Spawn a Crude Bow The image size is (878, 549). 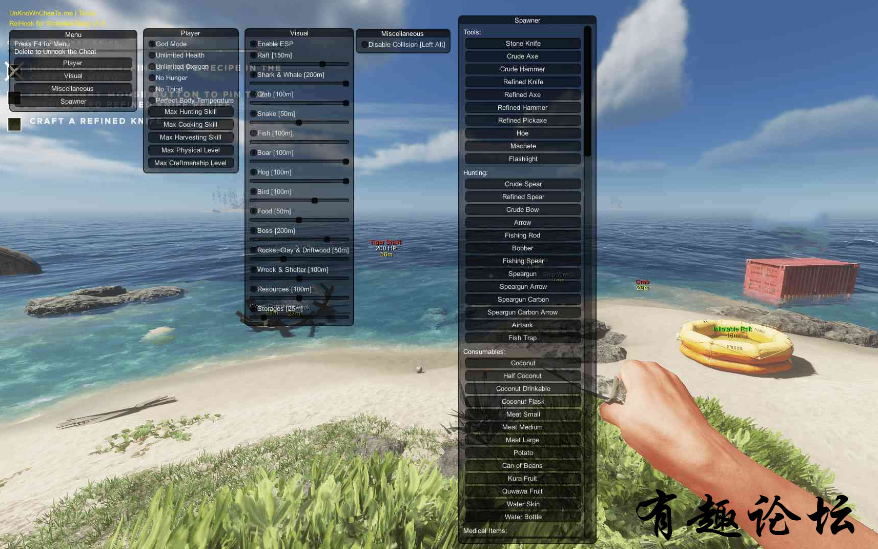coord(522,210)
